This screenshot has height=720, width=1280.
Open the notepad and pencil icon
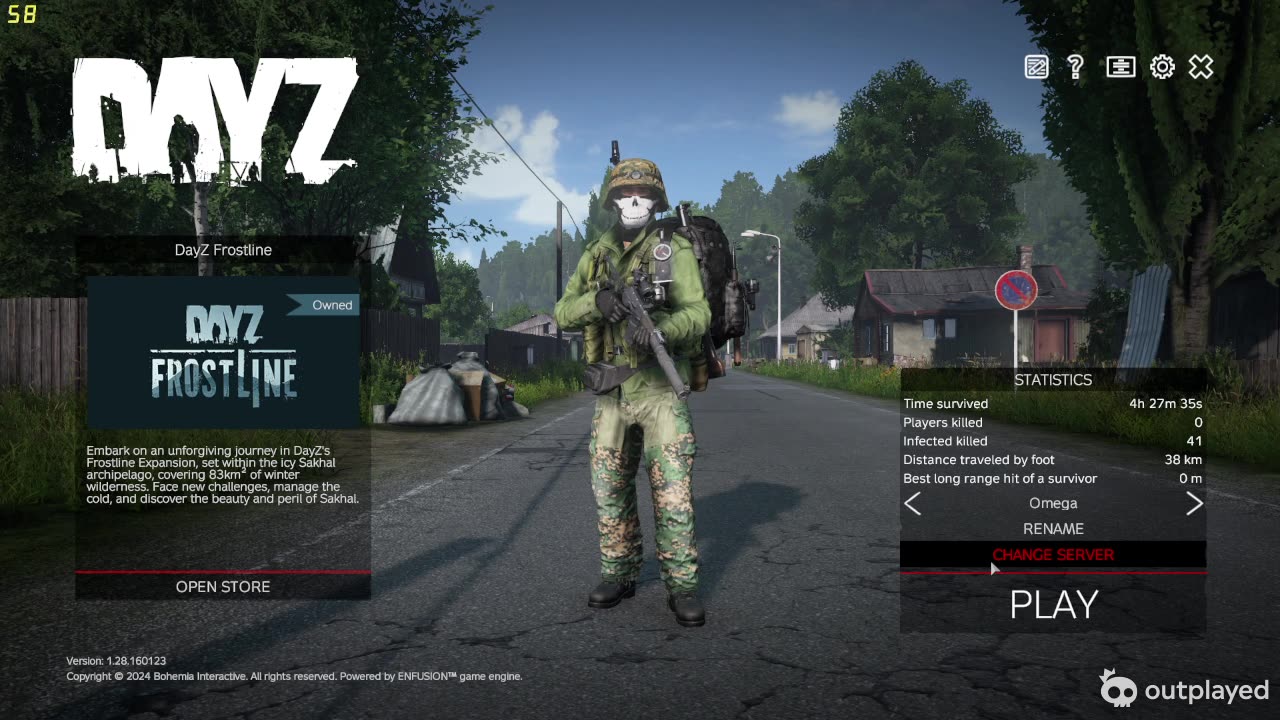click(x=1037, y=67)
